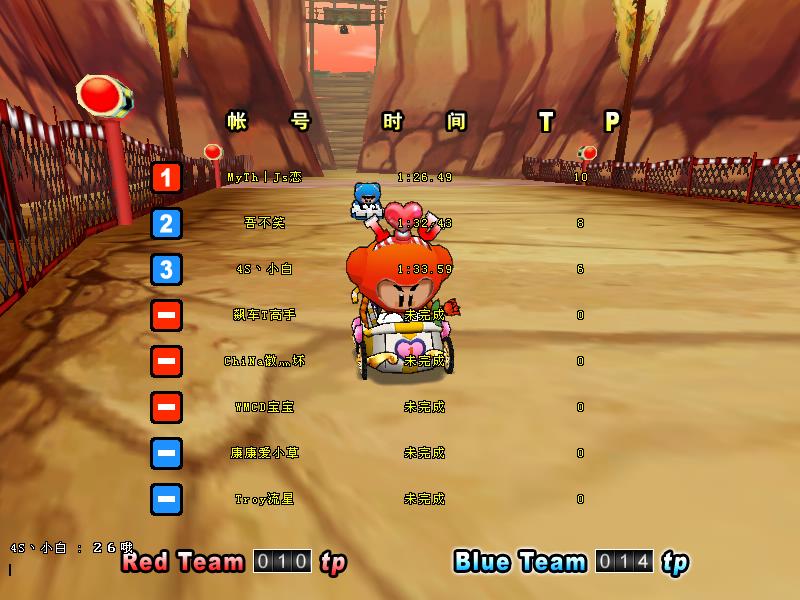Click the blue second-place rank badge

(167, 223)
